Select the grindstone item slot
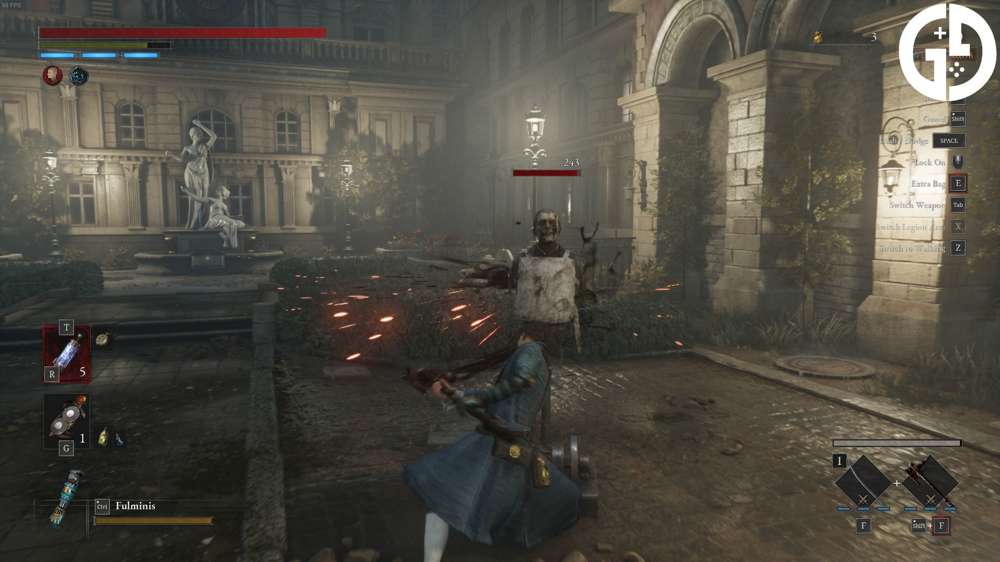 (66, 418)
